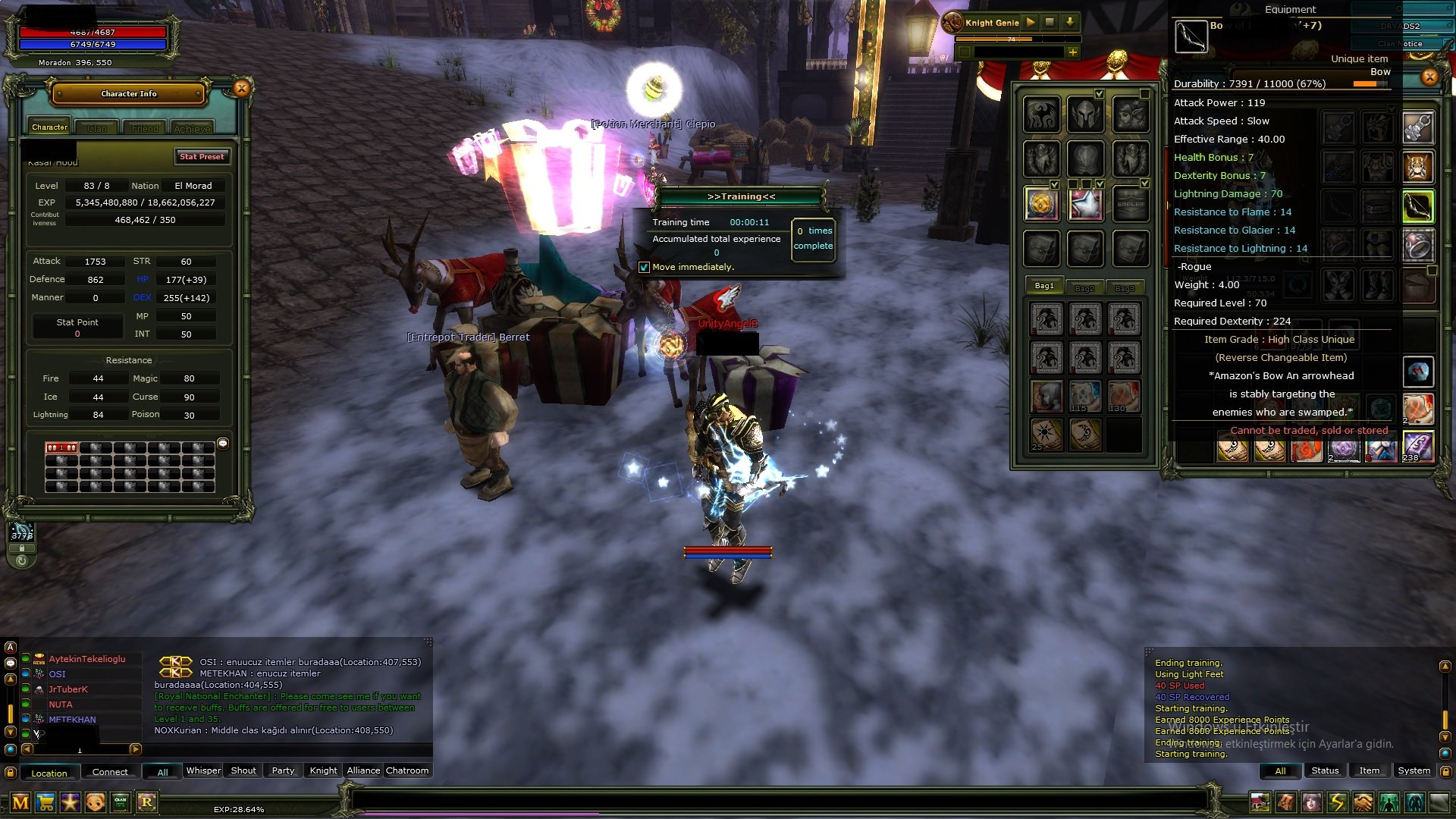Toggle the Move immediately checkbox

(x=644, y=268)
